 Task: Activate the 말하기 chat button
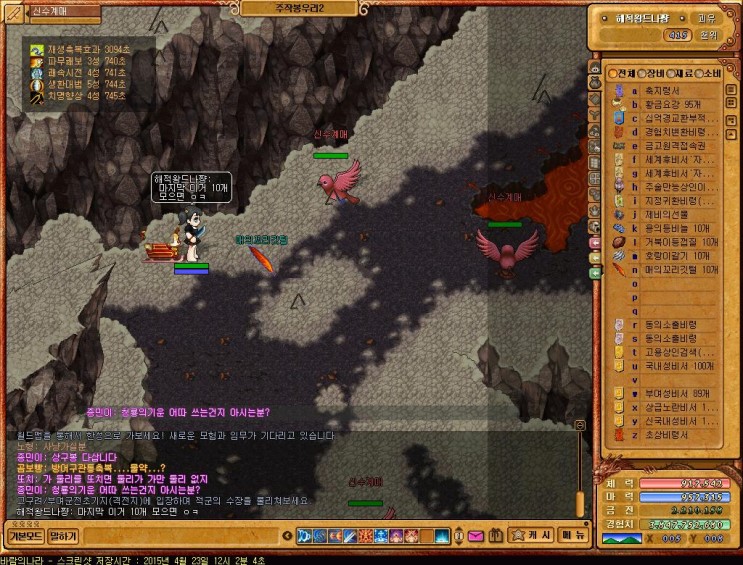pos(63,537)
